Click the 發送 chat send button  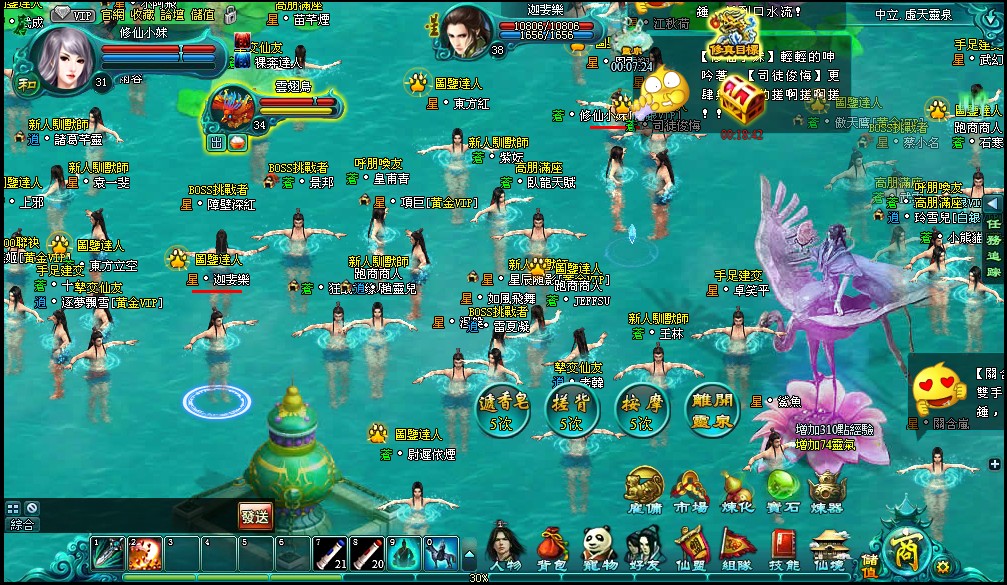coord(255,516)
